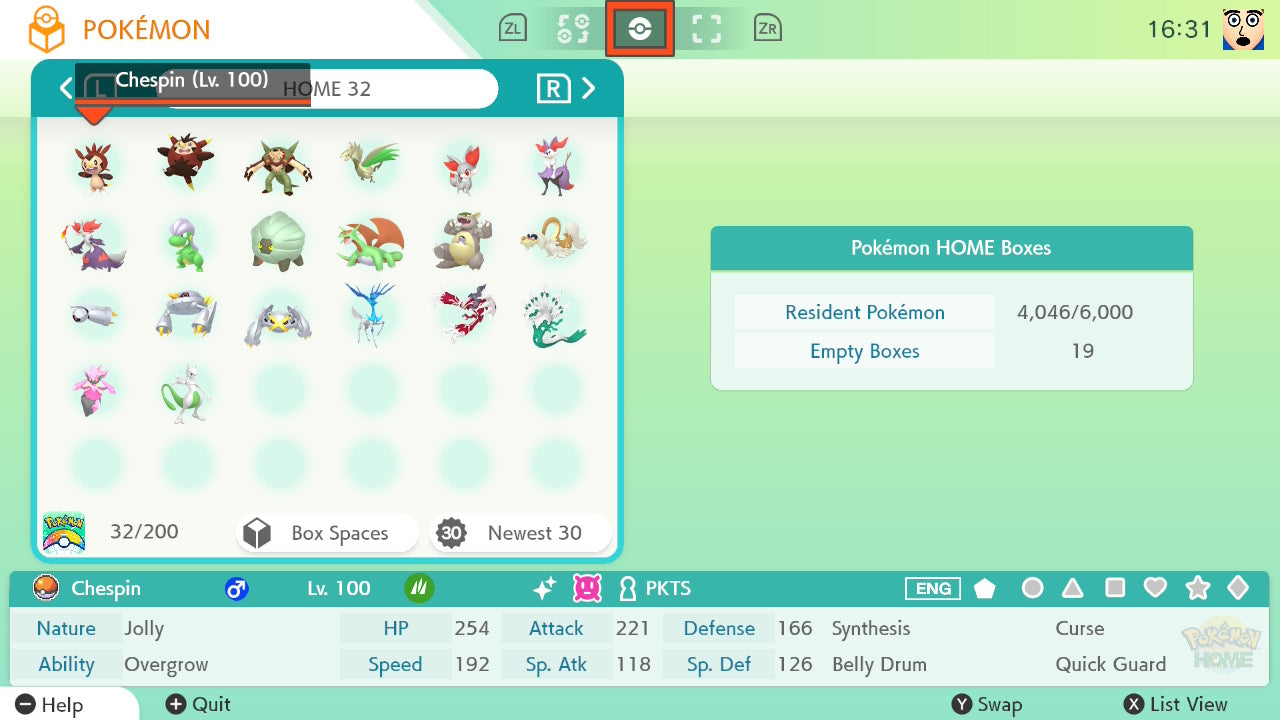Select the Empty Boxes entry
Screen dimensions: 1280x720
864,351
